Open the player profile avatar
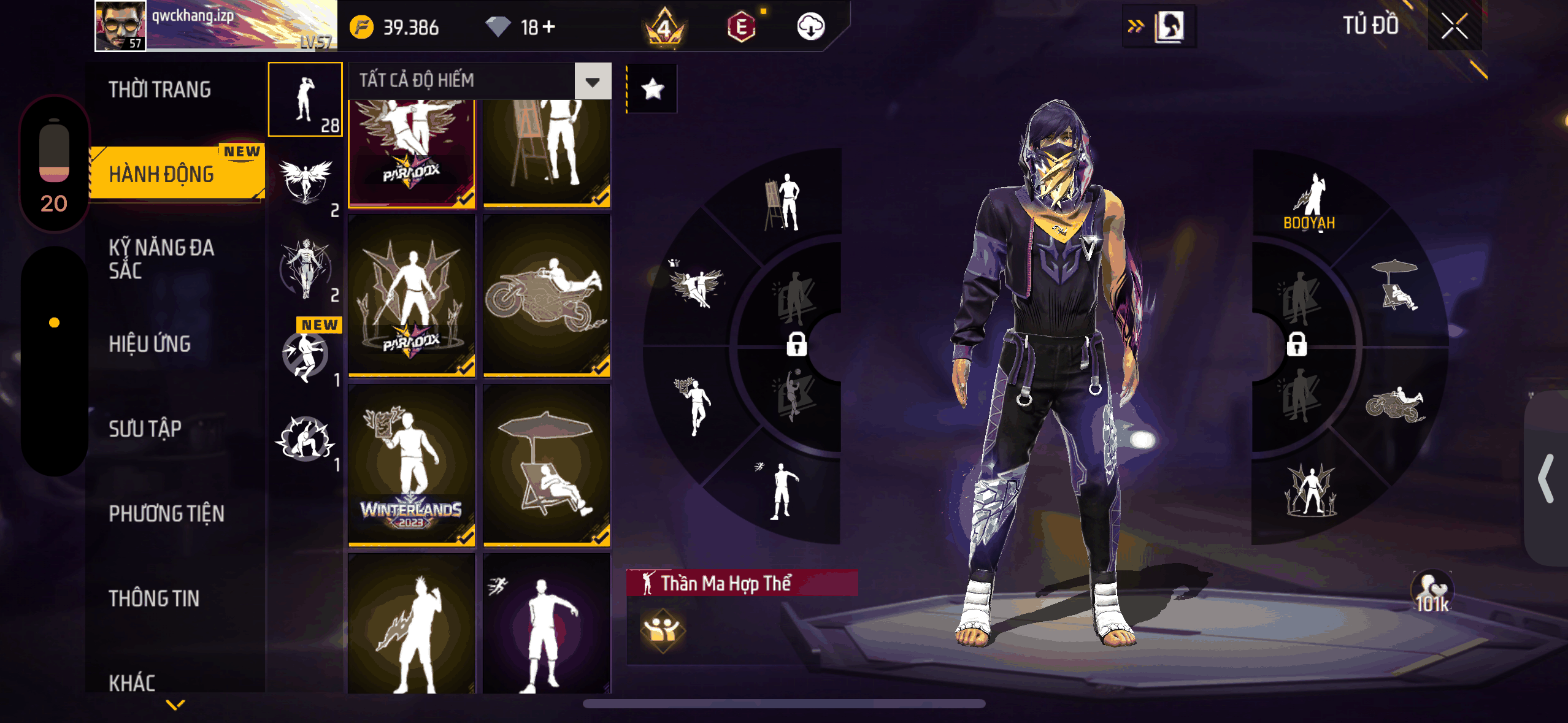The height and width of the screenshot is (723, 1568). tap(121, 26)
